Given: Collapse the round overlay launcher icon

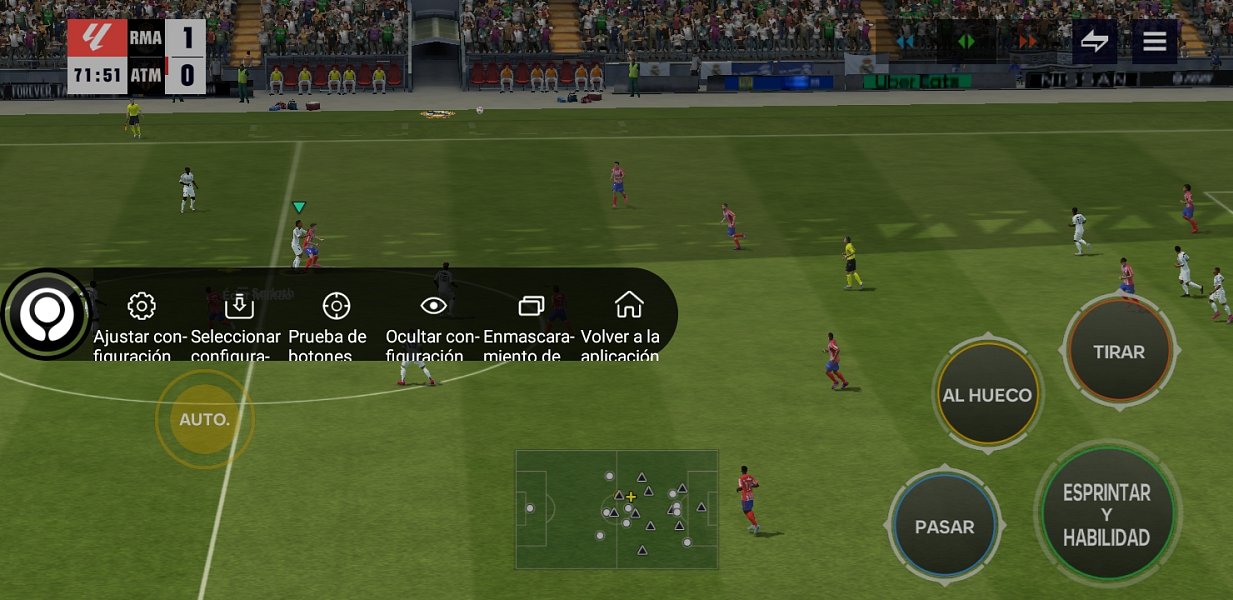Looking at the screenshot, I should coord(46,314).
